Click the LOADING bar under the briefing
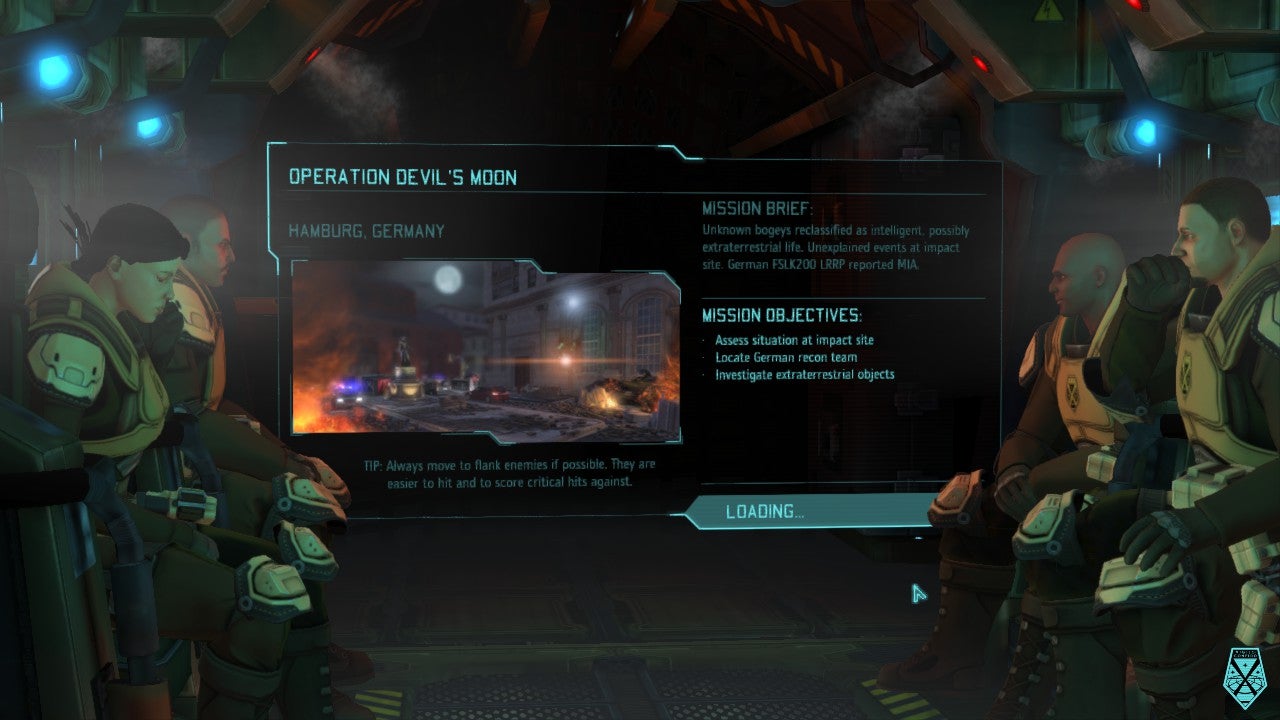Viewport: 1280px width, 720px height. point(808,512)
